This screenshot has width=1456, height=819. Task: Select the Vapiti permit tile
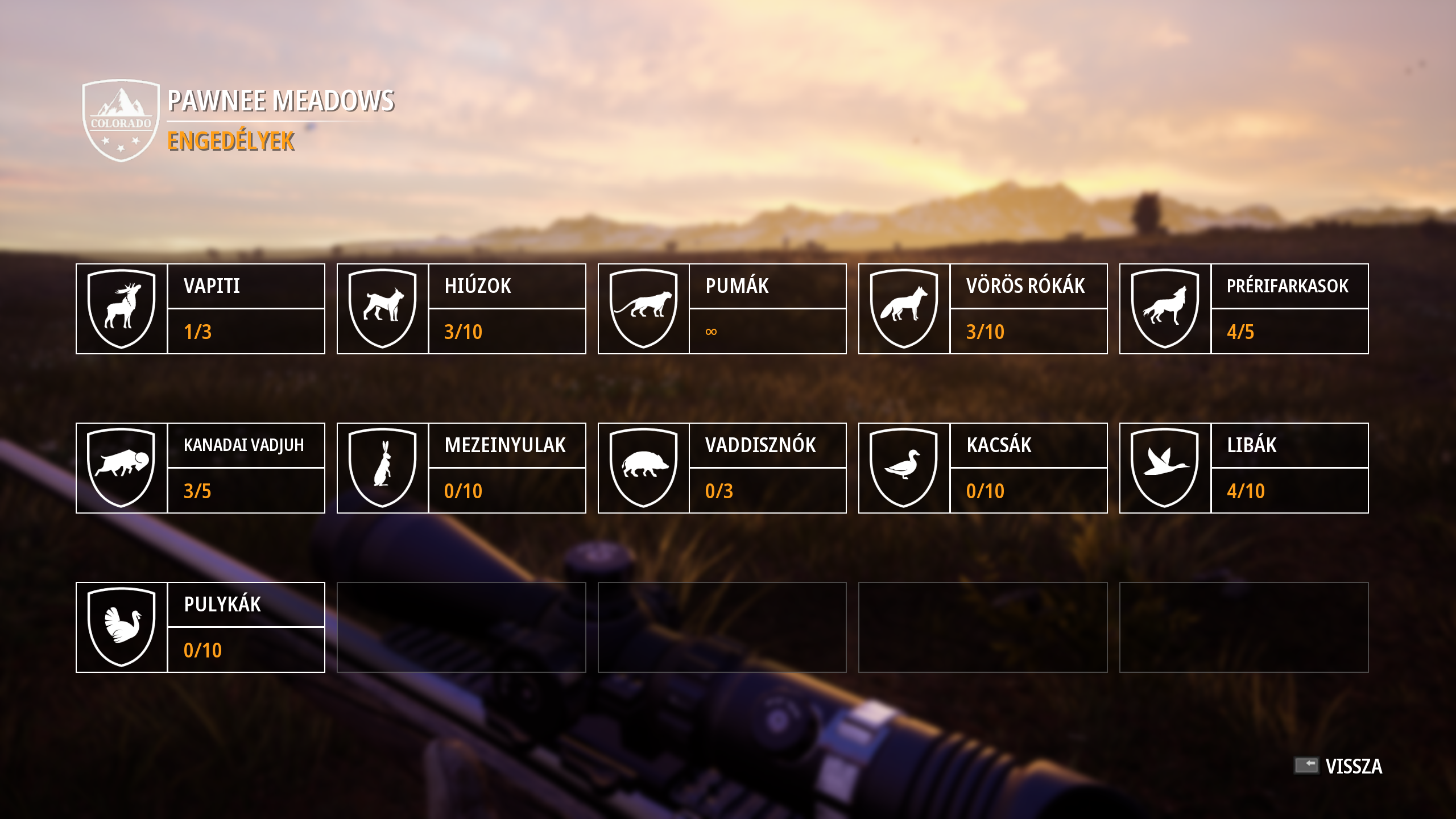coord(200,309)
